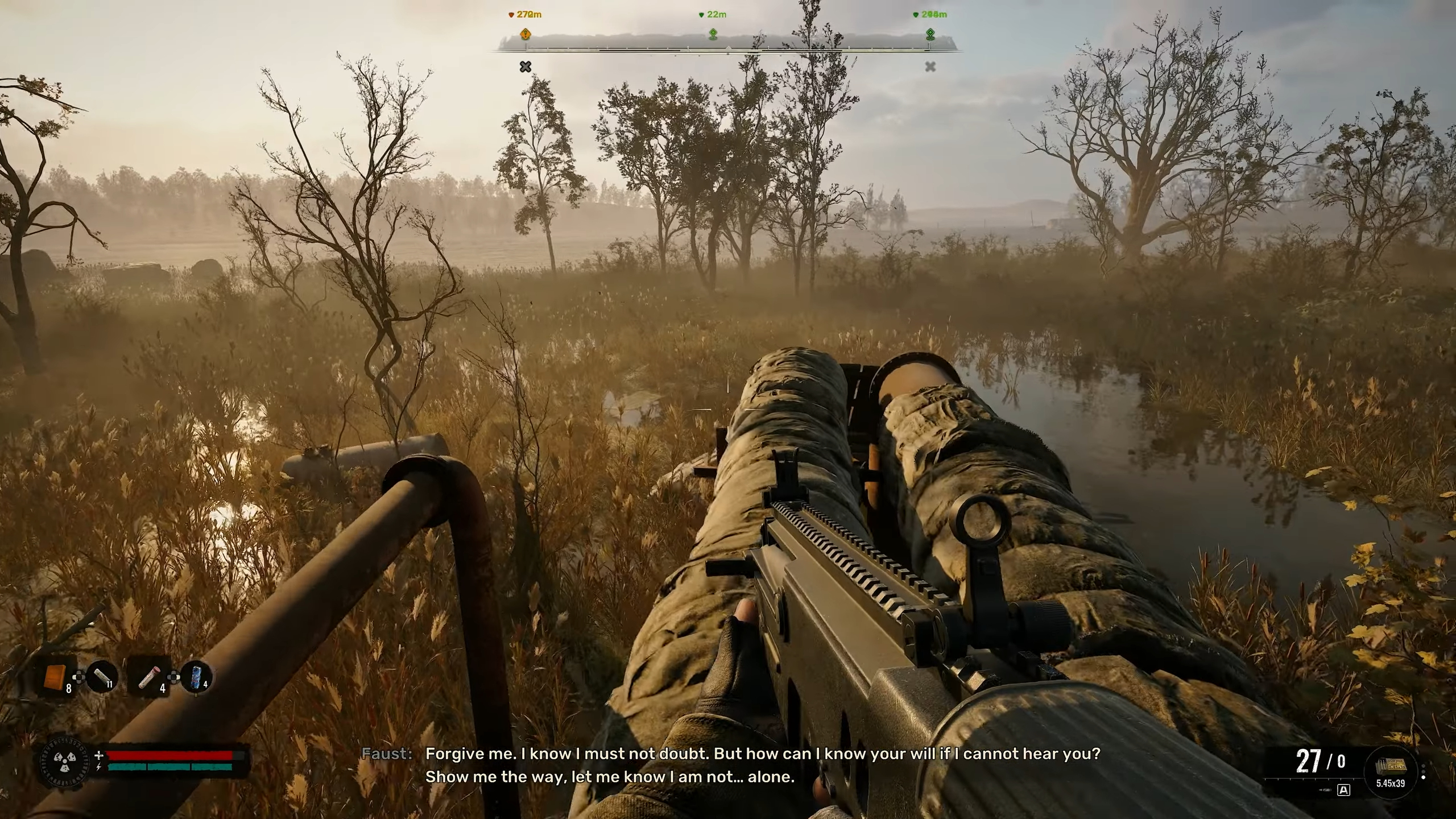The image size is (1456, 819).
Task: Click the energy drink quickslot icon
Action: tap(197, 678)
